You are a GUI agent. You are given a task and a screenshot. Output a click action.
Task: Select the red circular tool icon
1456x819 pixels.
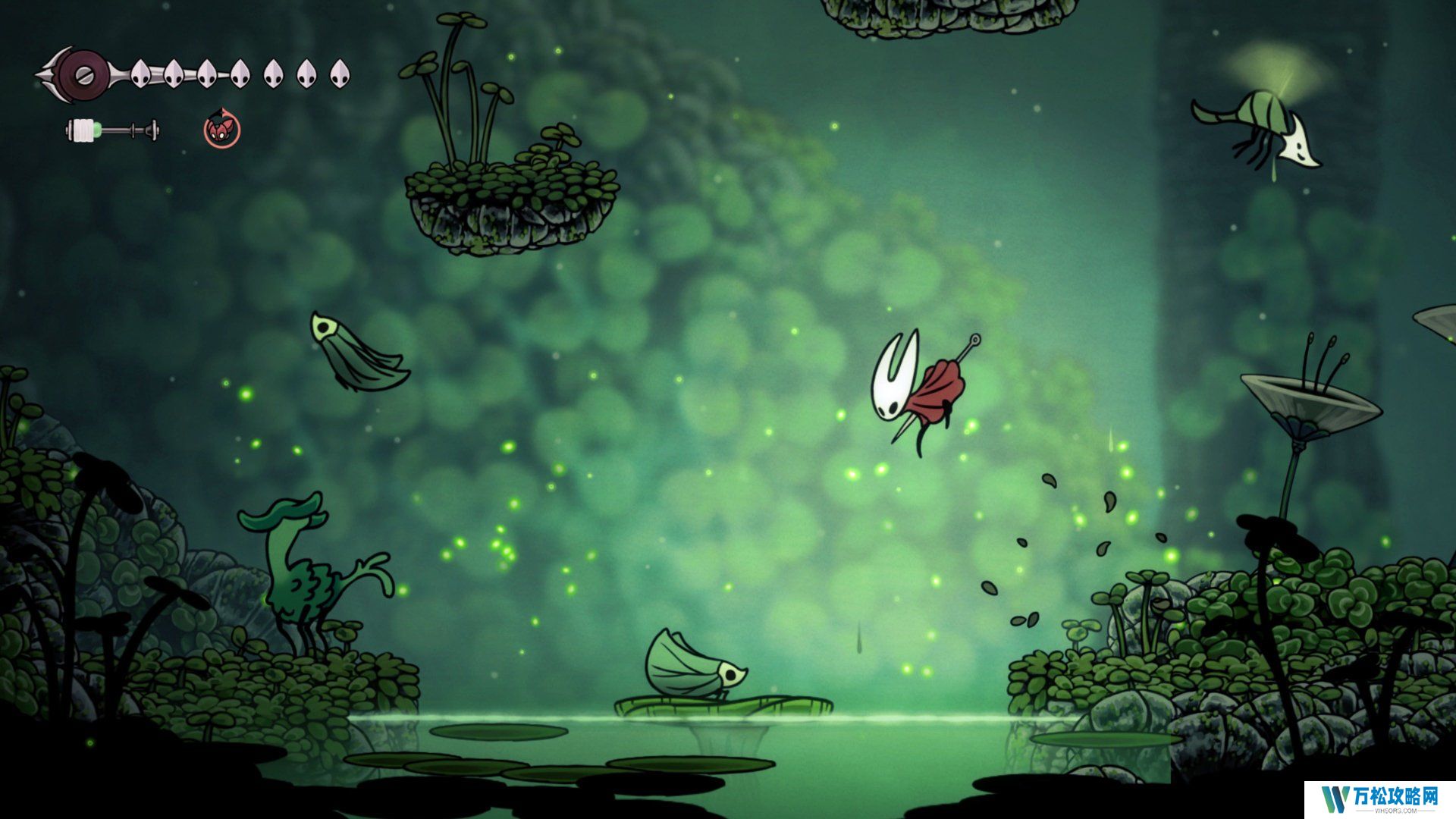[221, 130]
